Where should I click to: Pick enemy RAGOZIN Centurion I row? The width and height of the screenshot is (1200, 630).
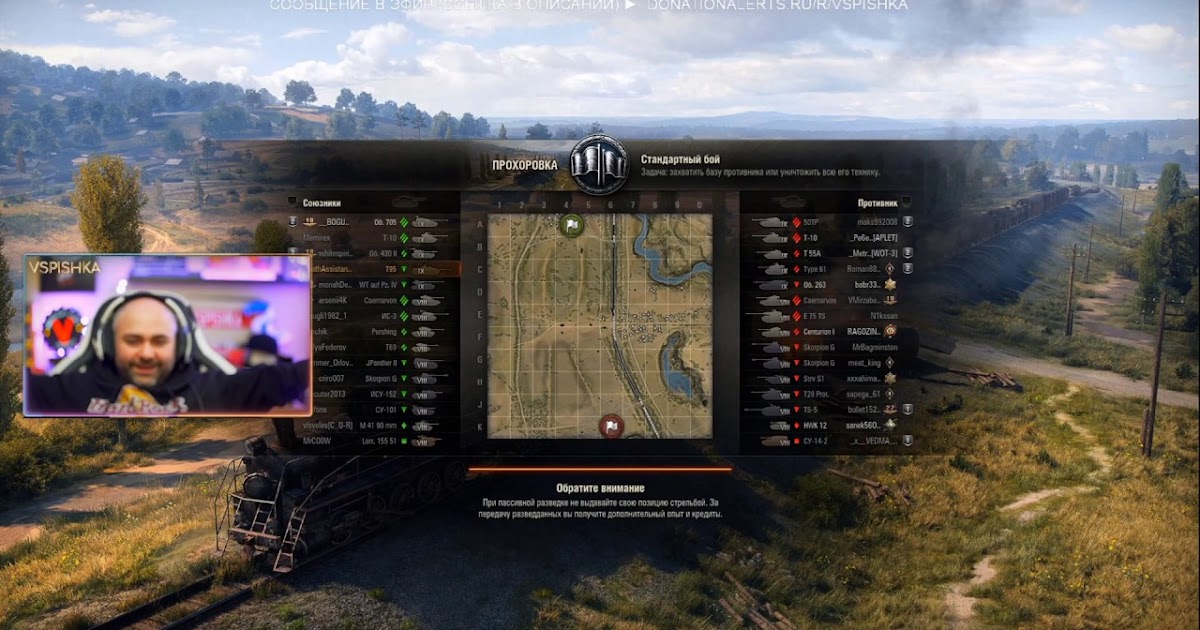[830, 331]
